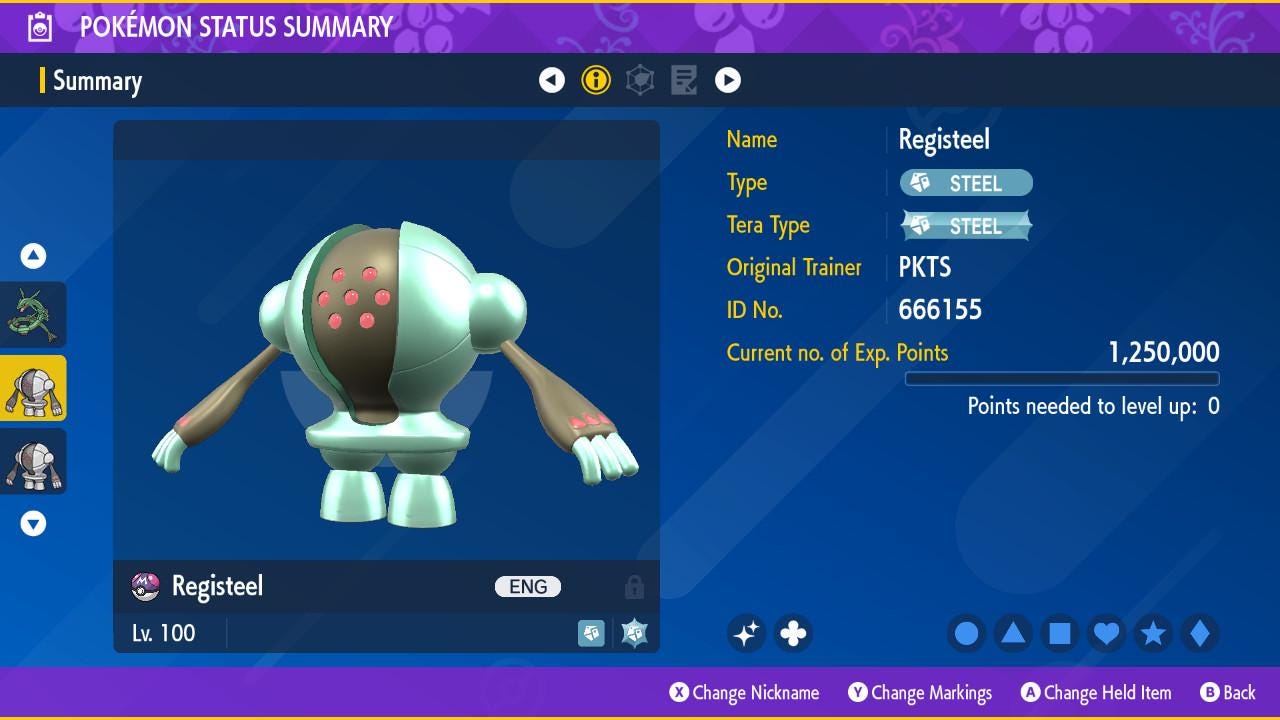Image resolution: width=1280 pixels, height=720 pixels.
Task: Click the Steel type badge
Action: pos(966,183)
